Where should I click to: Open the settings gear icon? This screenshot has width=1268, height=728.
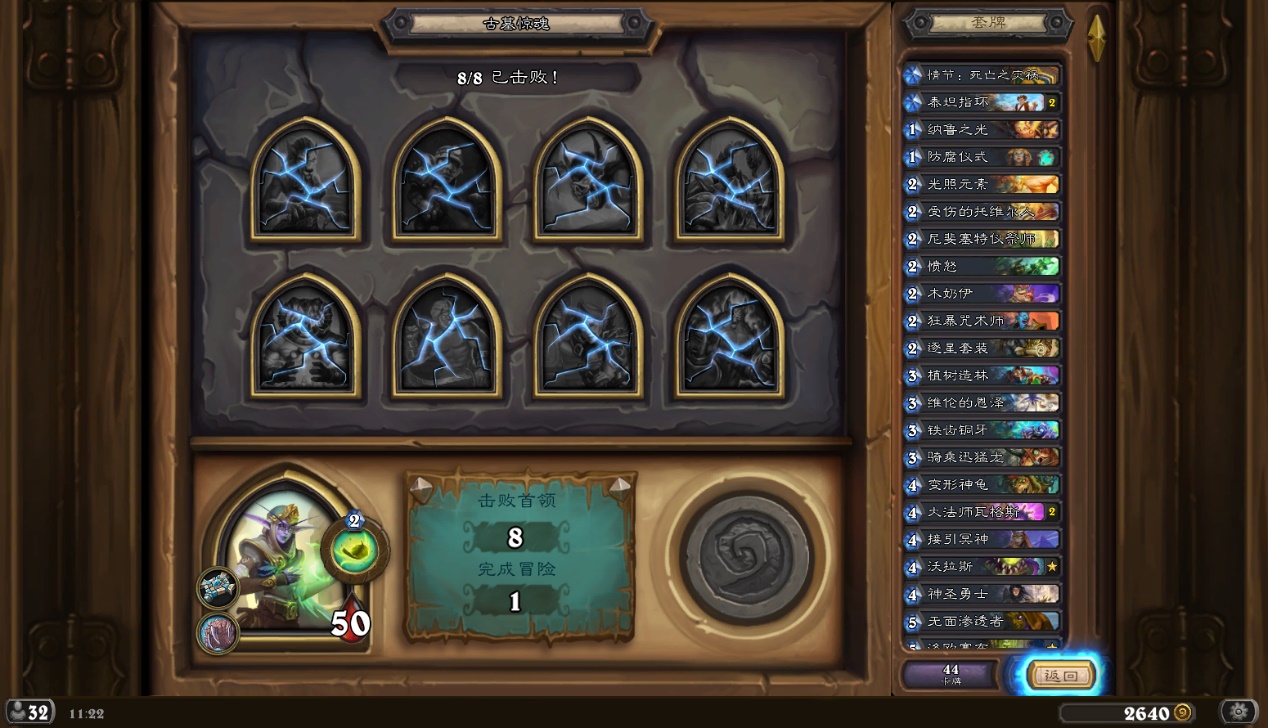1238,712
